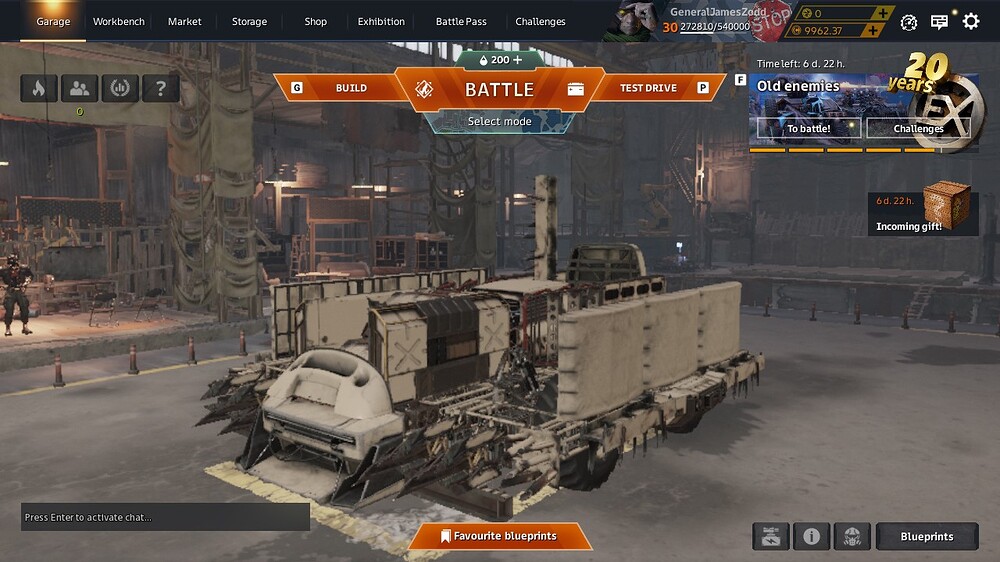This screenshot has width=1000, height=562.
Task: Launch a TEST DRIVE
Action: coord(648,88)
